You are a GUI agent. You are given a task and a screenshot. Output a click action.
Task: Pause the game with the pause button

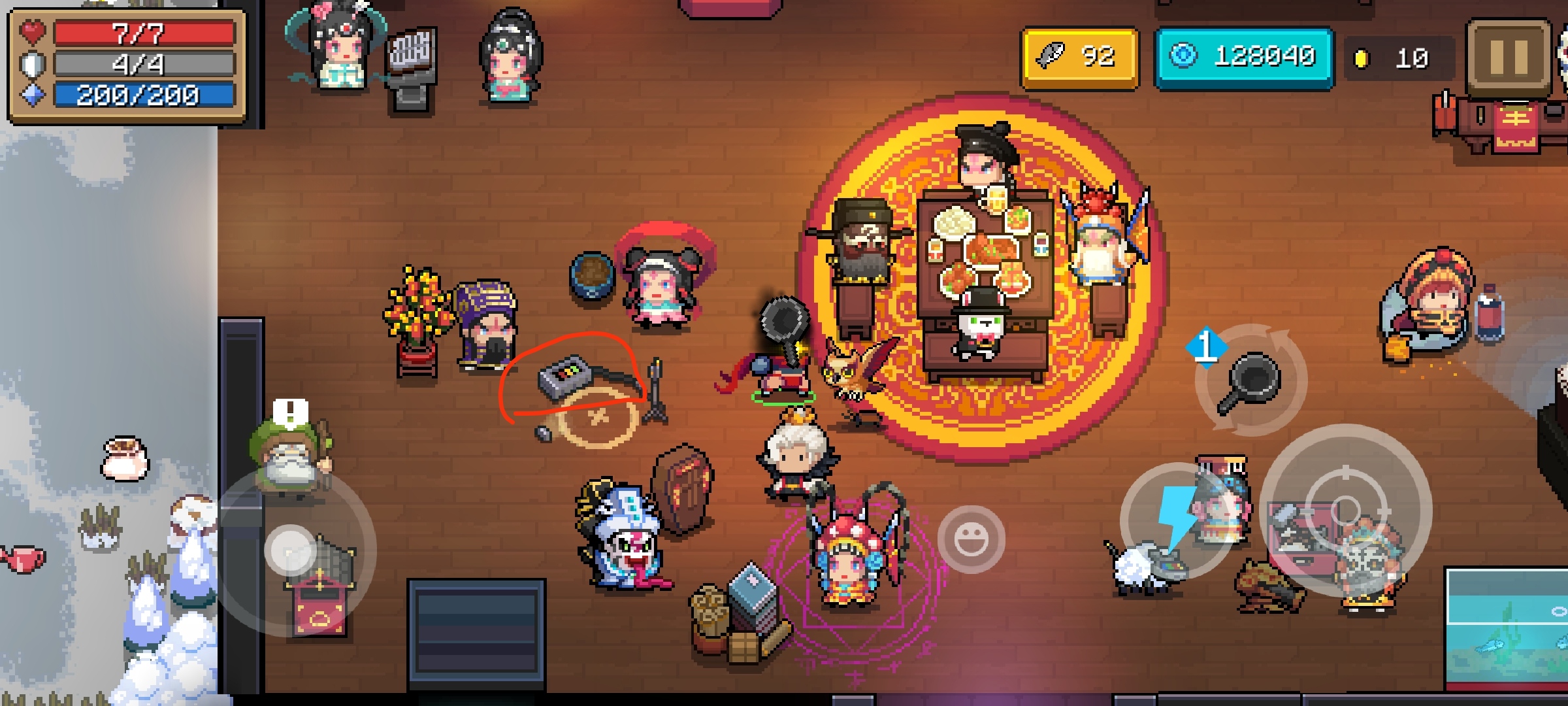click(x=1509, y=58)
